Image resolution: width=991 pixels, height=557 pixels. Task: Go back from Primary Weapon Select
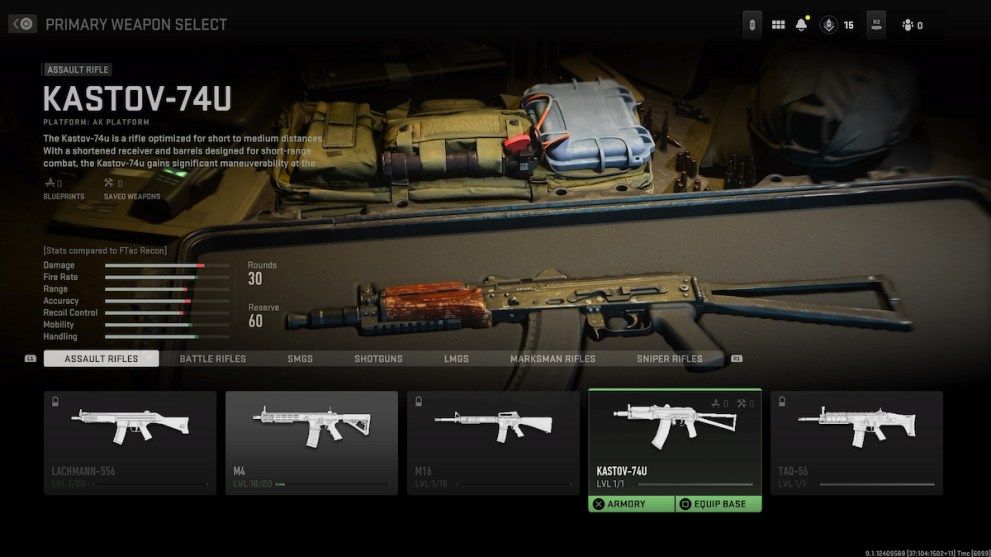click(x=22, y=24)
